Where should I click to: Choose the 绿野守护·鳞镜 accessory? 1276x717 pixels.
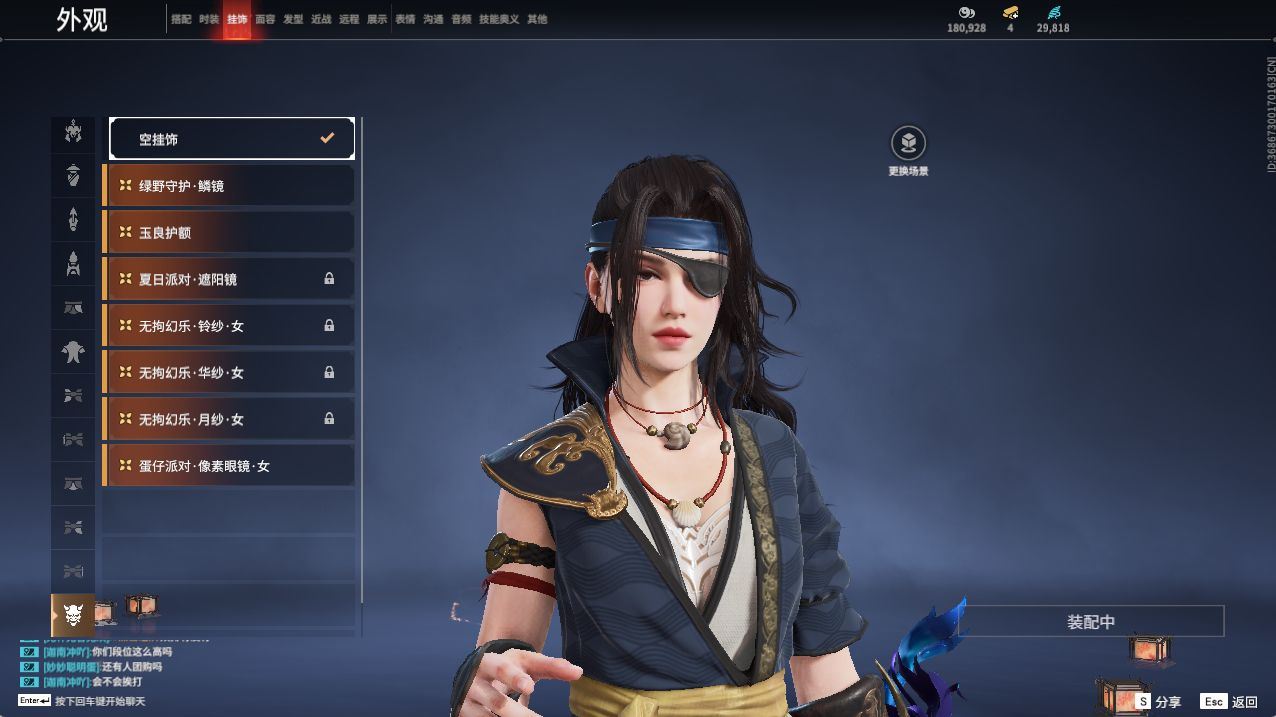229,186
